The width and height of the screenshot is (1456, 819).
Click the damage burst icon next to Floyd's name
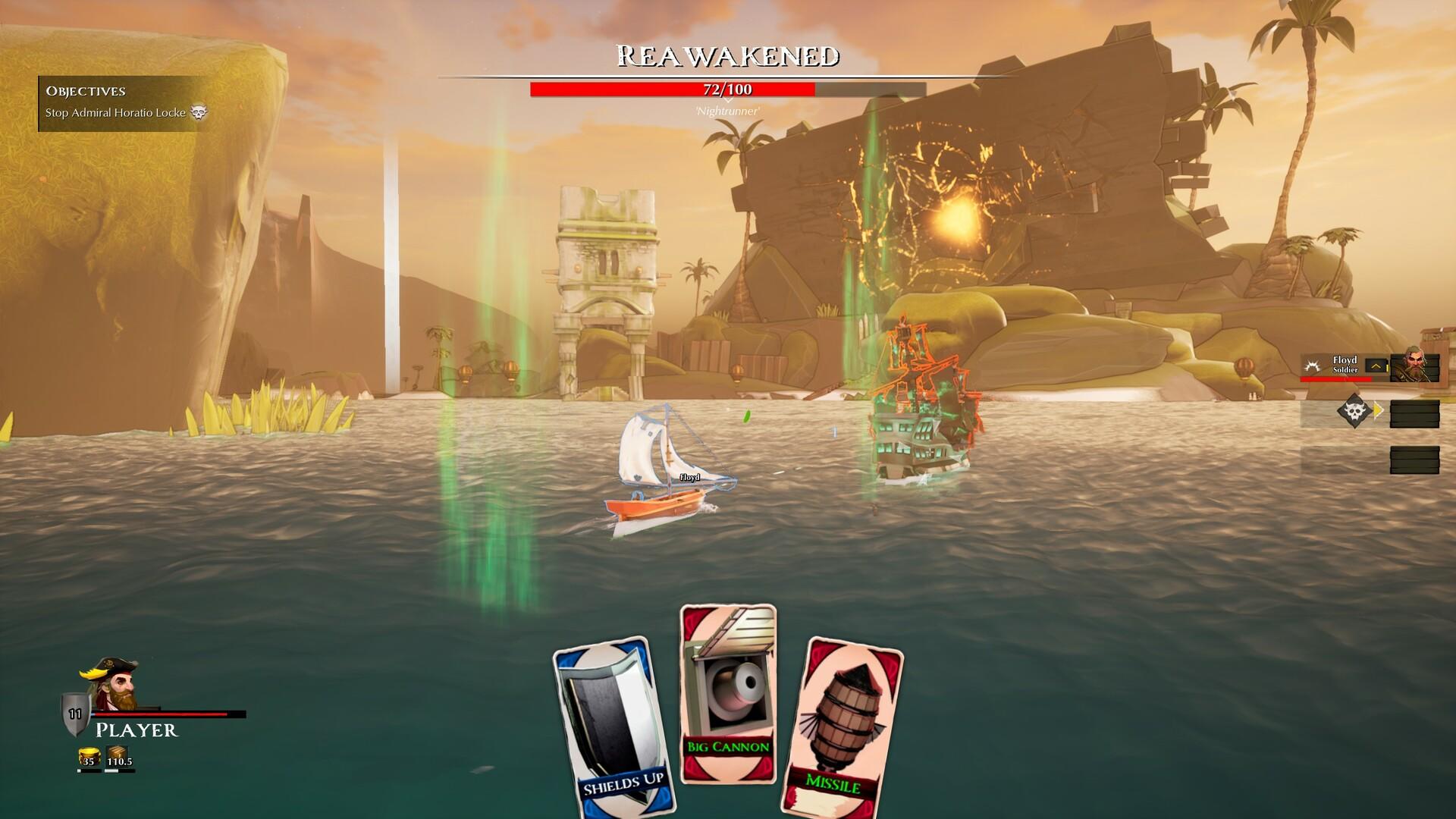(x=1313, y=366)
